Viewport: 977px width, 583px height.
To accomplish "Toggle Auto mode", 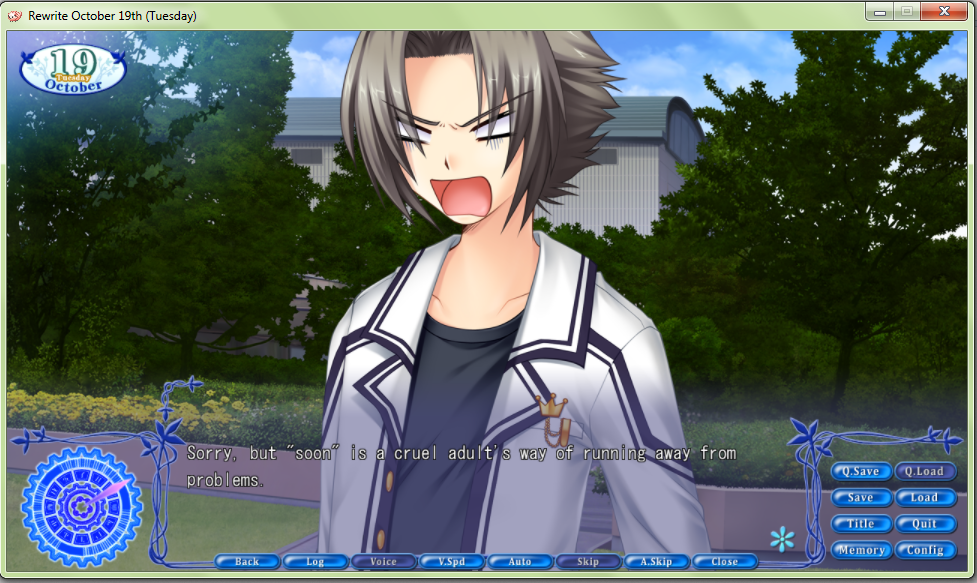I will coord(520,562).
